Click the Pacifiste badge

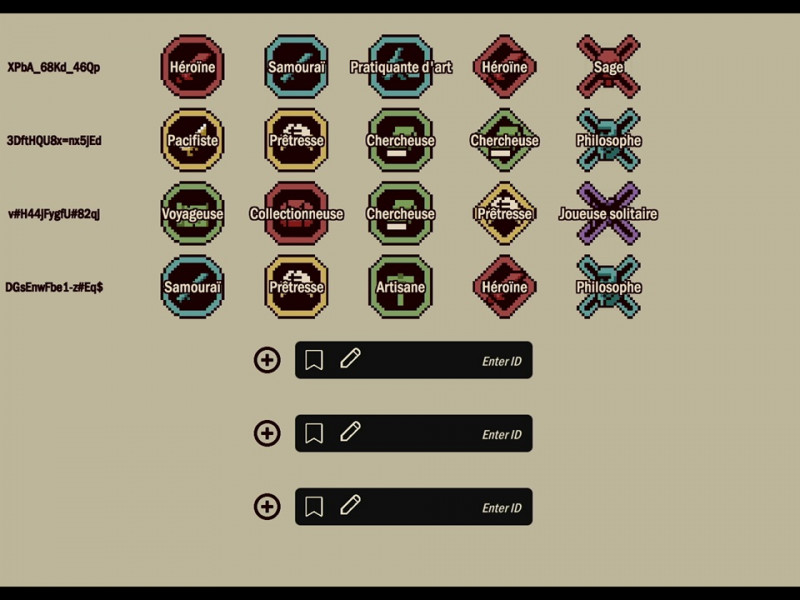[x=192, y=140]
